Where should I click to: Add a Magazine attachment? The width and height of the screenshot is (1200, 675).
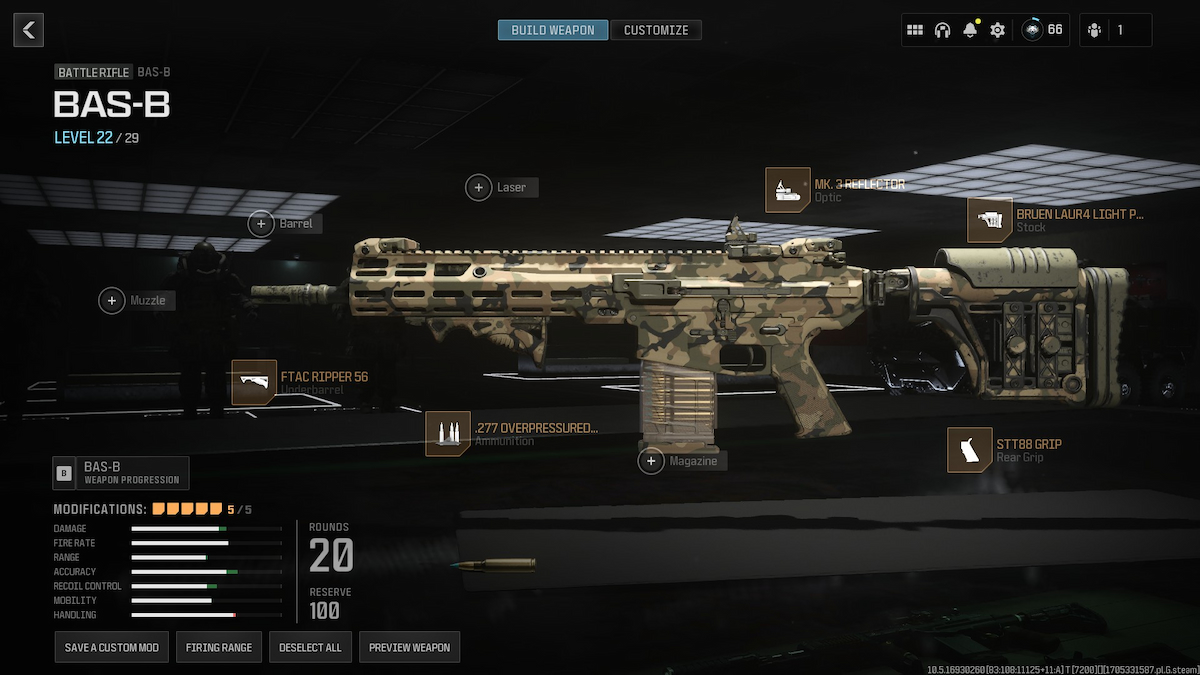point(652,461)
